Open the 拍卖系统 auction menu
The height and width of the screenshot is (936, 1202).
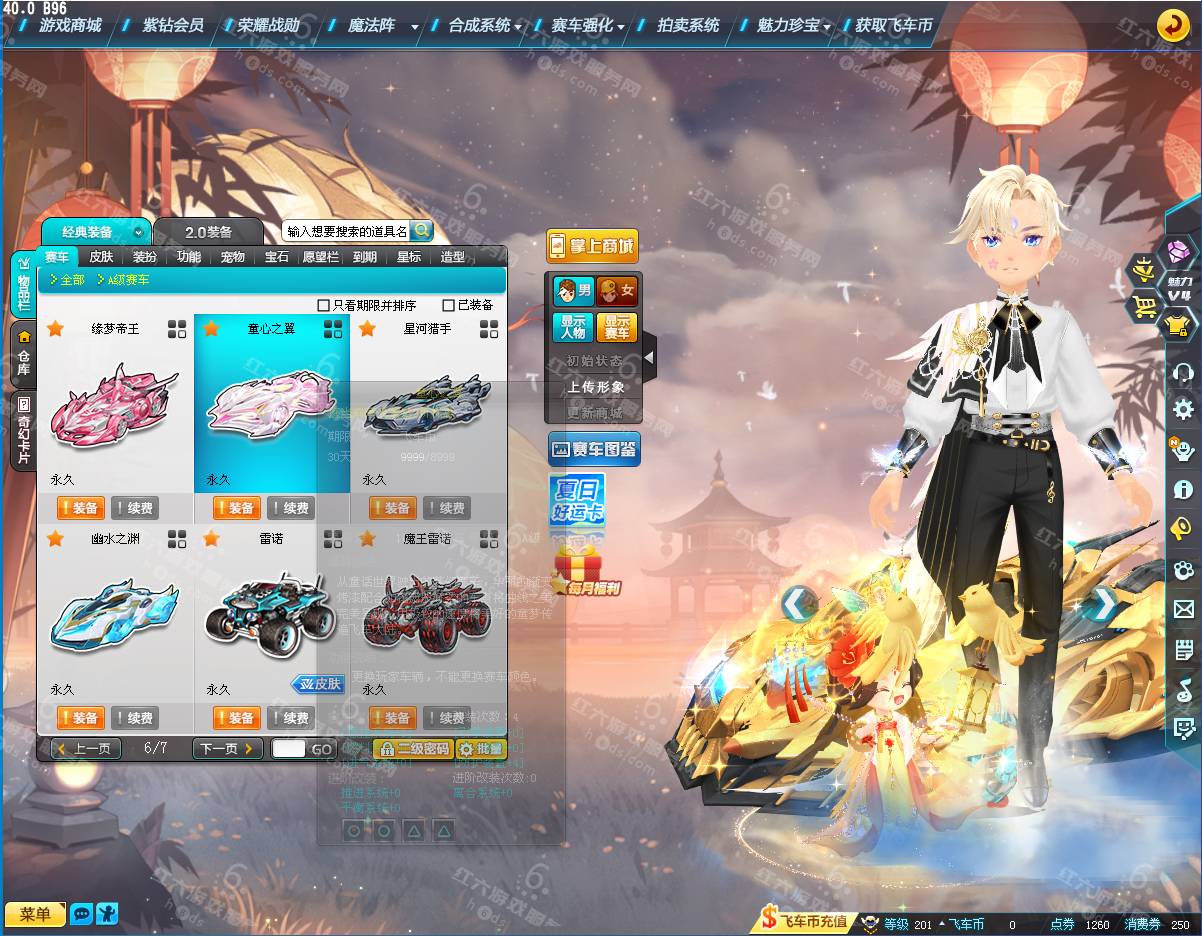(688, 25)
